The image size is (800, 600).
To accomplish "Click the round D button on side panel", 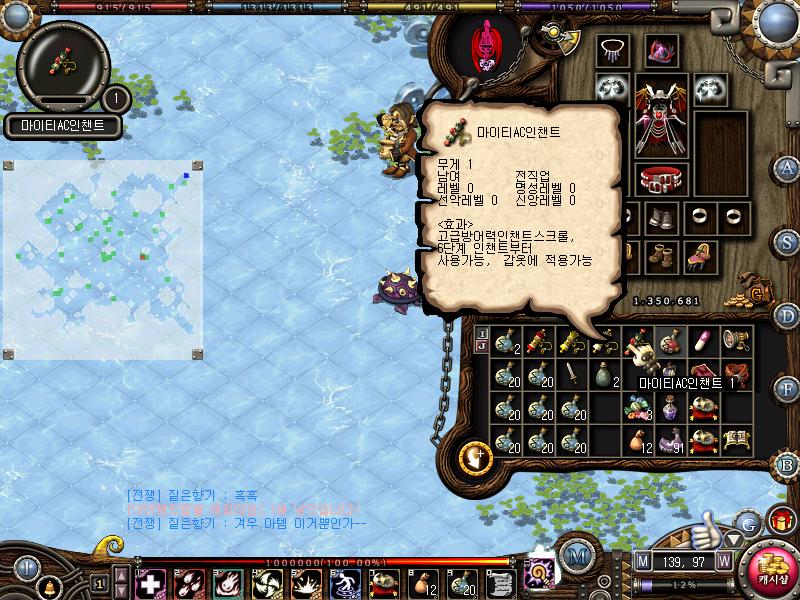I will [x=787, y=316].
